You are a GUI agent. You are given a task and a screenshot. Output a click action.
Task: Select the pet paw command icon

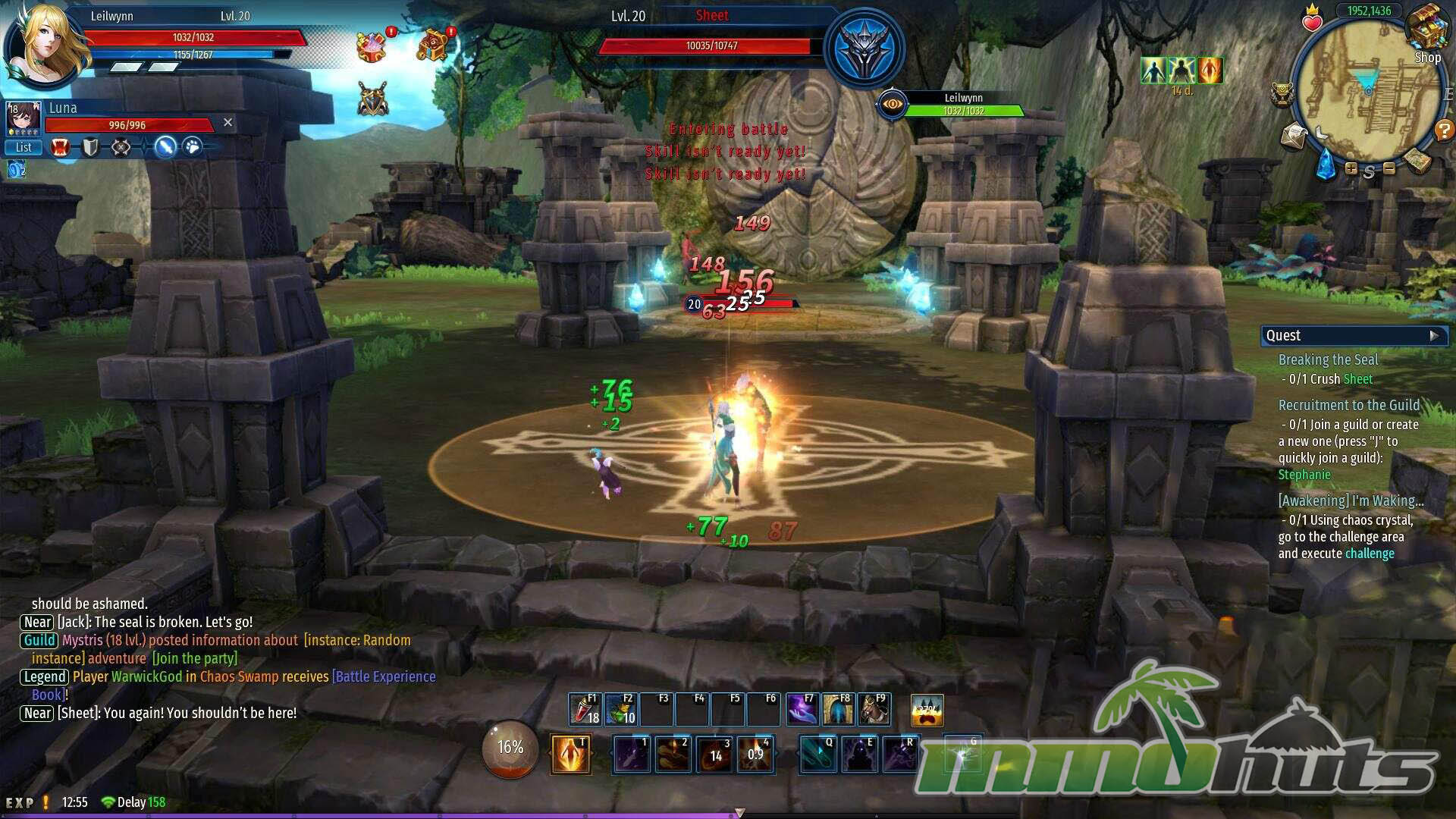click(x=193, y=147)
